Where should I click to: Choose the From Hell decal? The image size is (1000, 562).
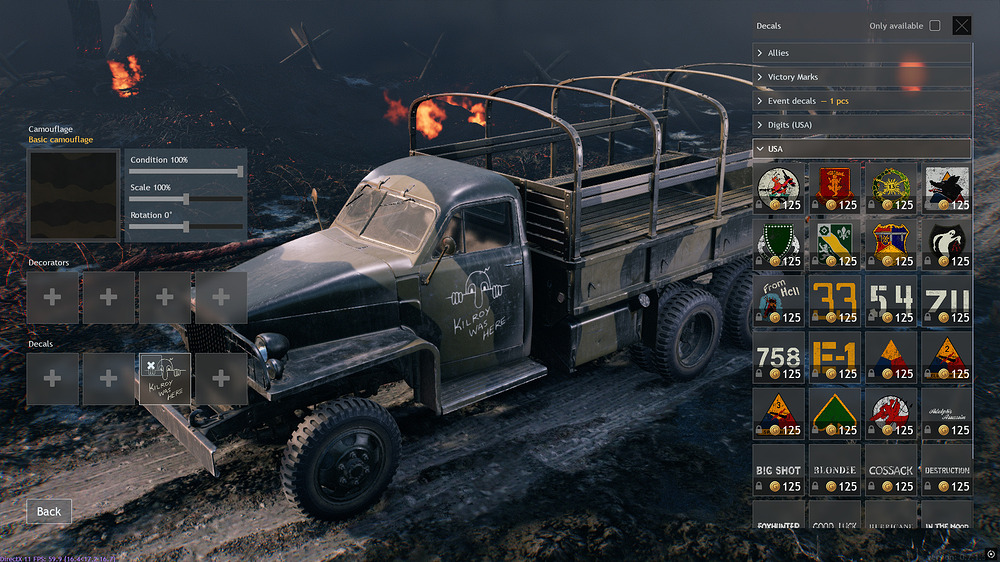[x=777, y=300]
